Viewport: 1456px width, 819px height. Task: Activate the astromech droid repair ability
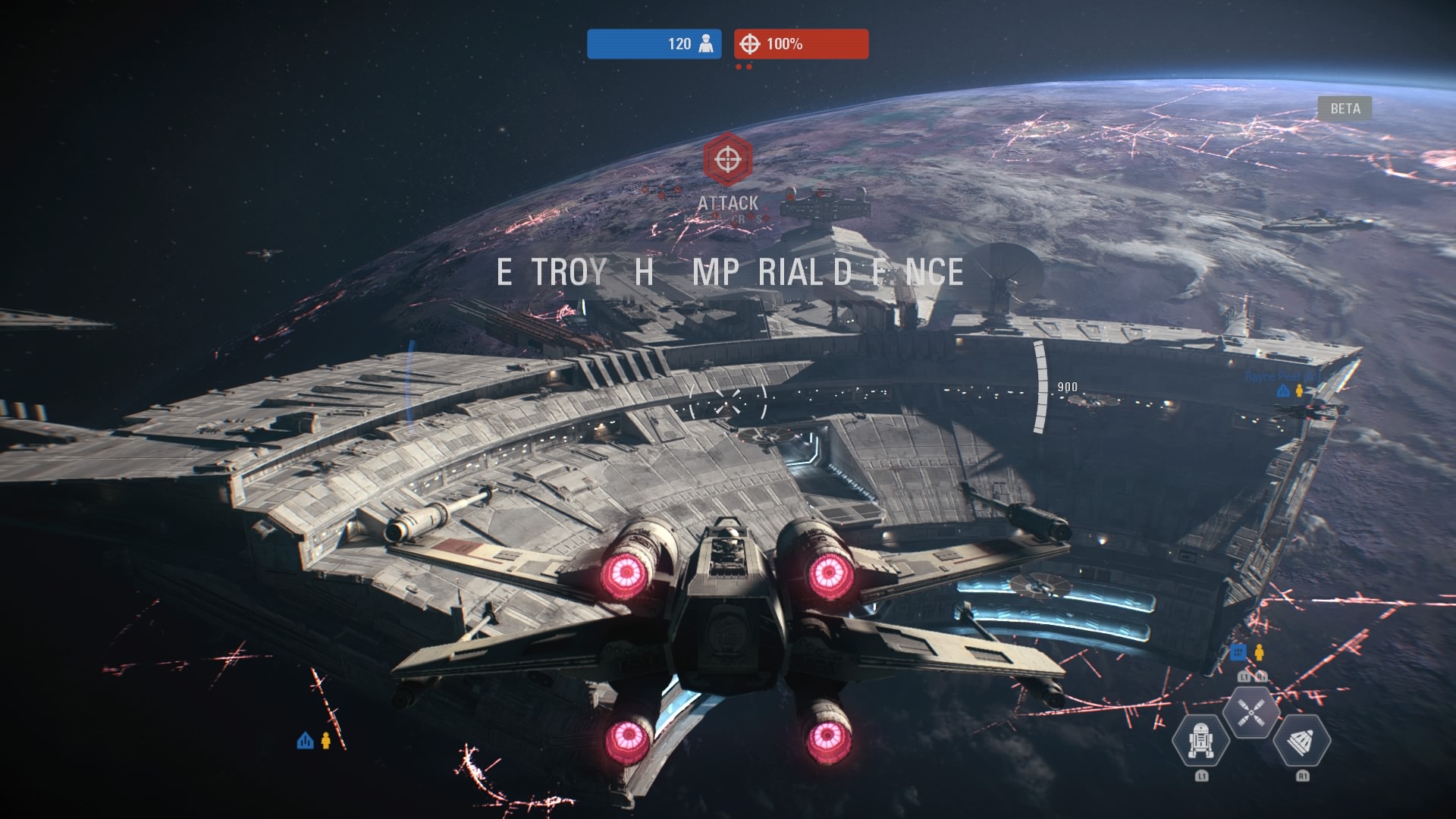point(1200,740)
